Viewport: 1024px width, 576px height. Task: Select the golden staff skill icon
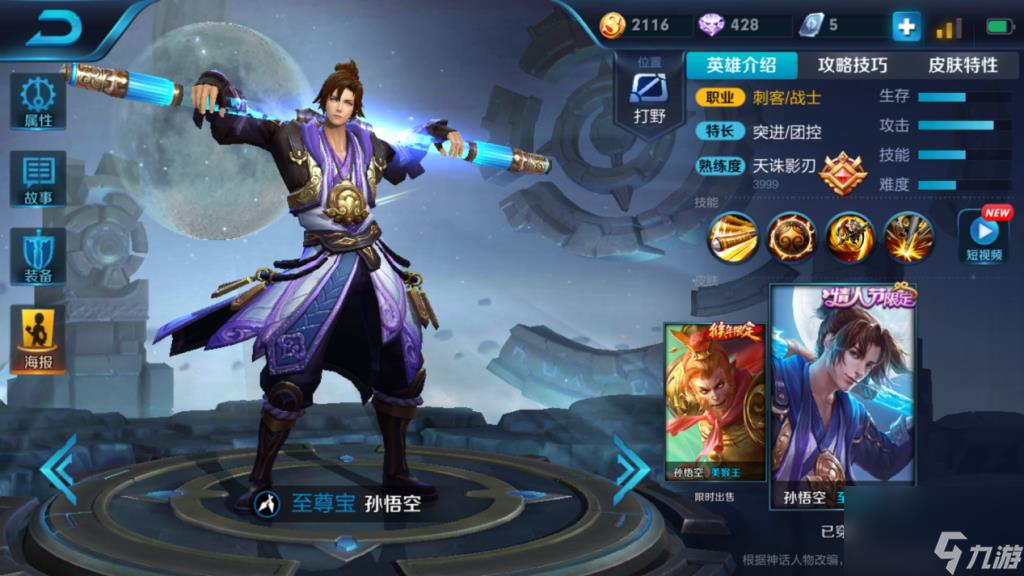click(x=733, y=237)
